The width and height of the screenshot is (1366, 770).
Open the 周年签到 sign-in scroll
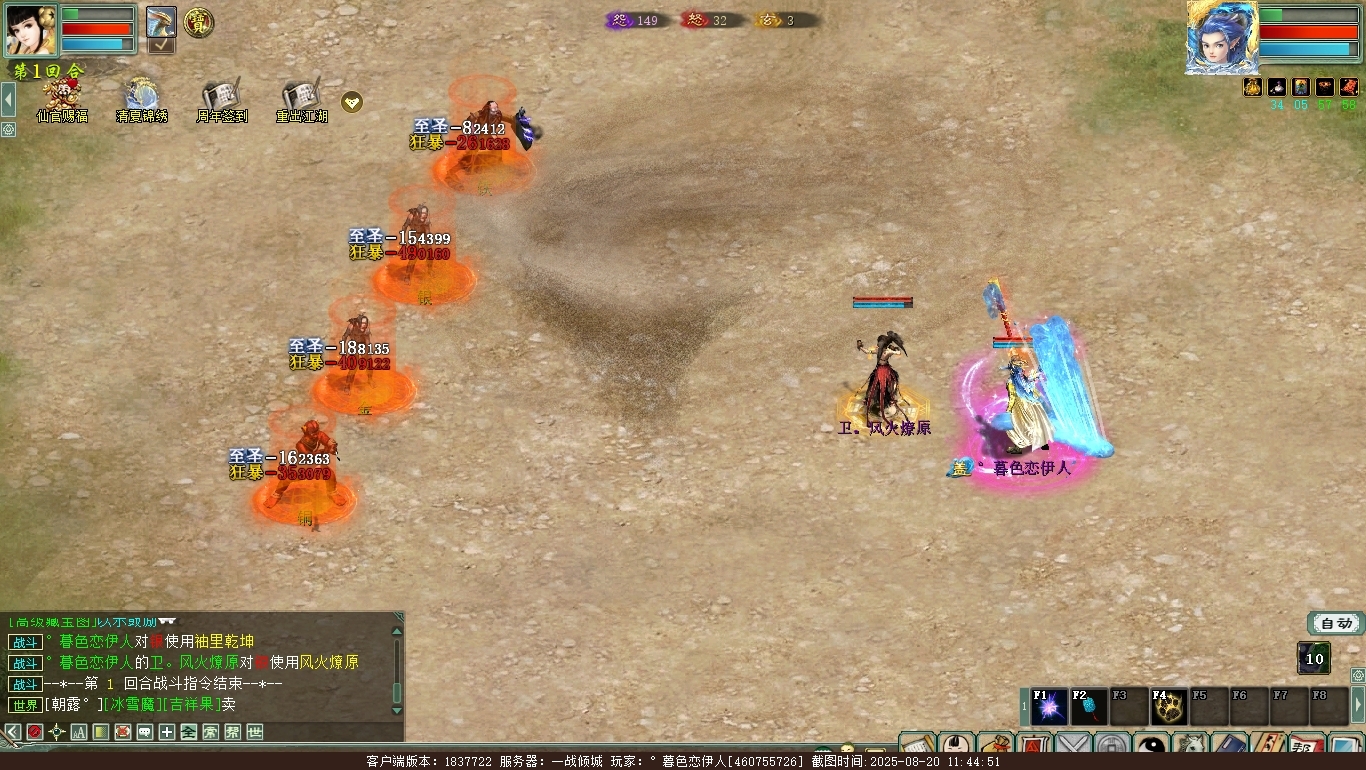[221, 97]
